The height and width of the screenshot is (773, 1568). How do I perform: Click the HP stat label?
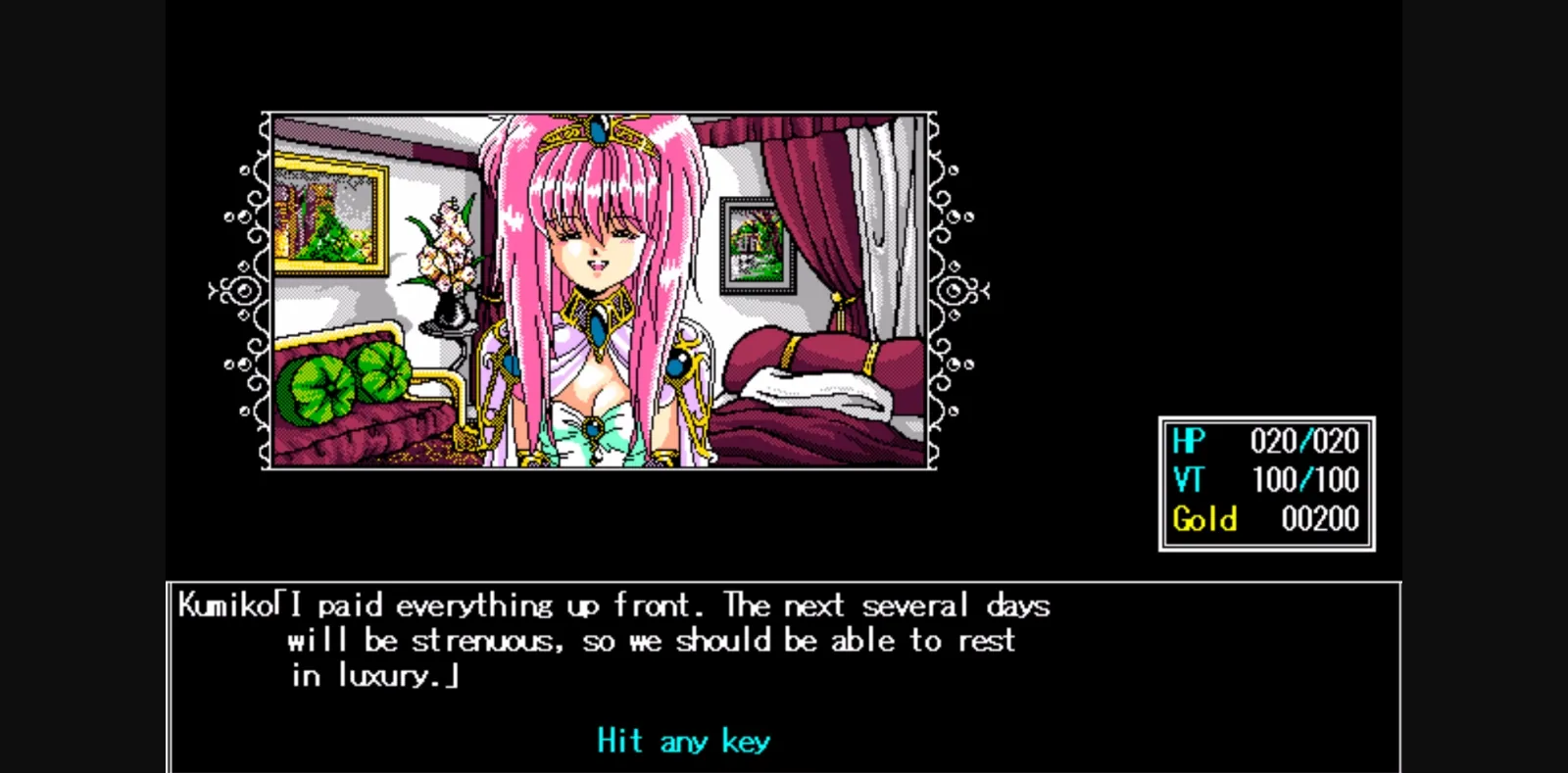tap(1188, 441)
